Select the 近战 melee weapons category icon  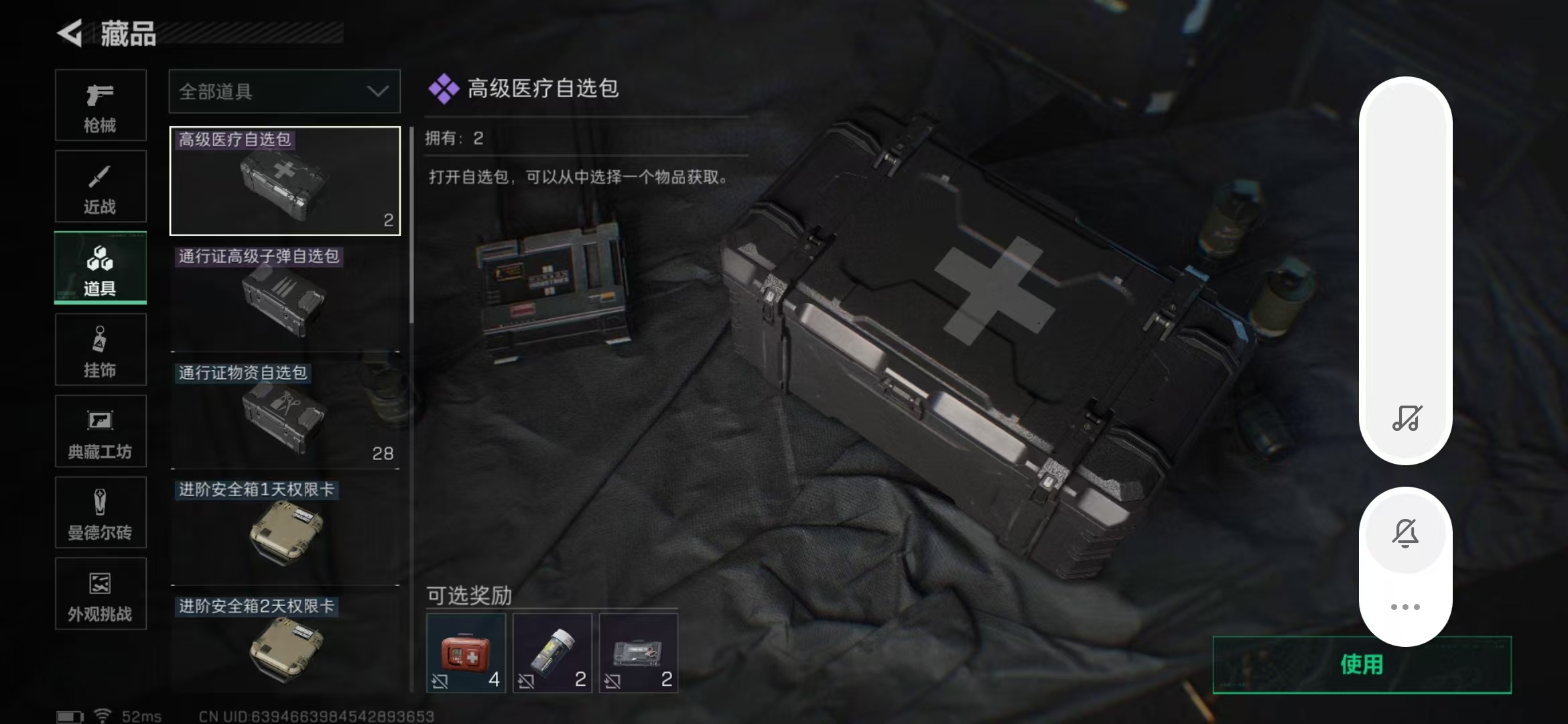pos(100,186)
